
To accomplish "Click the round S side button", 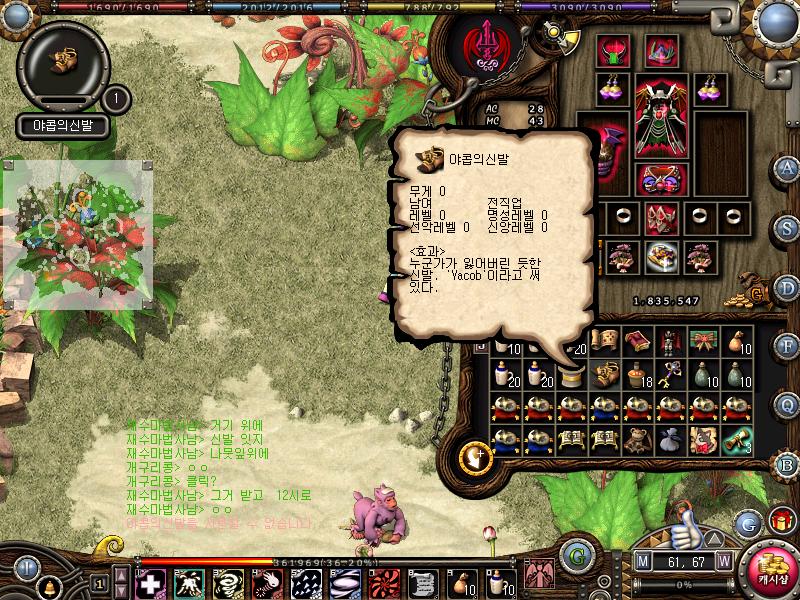I will (x=788, y=230).
